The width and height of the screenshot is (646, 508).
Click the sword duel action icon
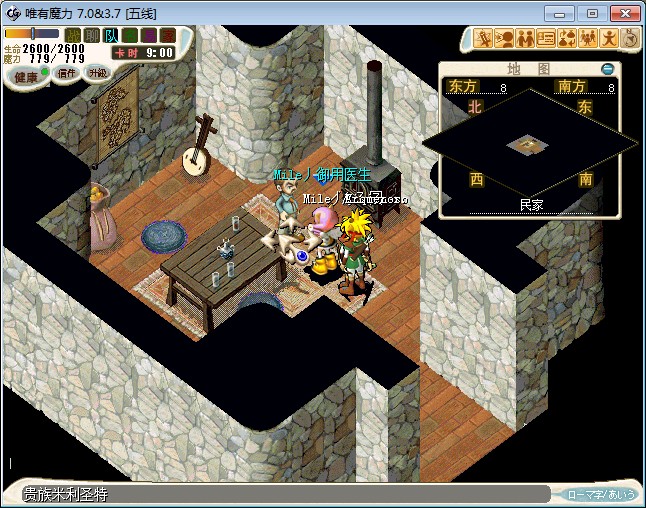[484, 39]
